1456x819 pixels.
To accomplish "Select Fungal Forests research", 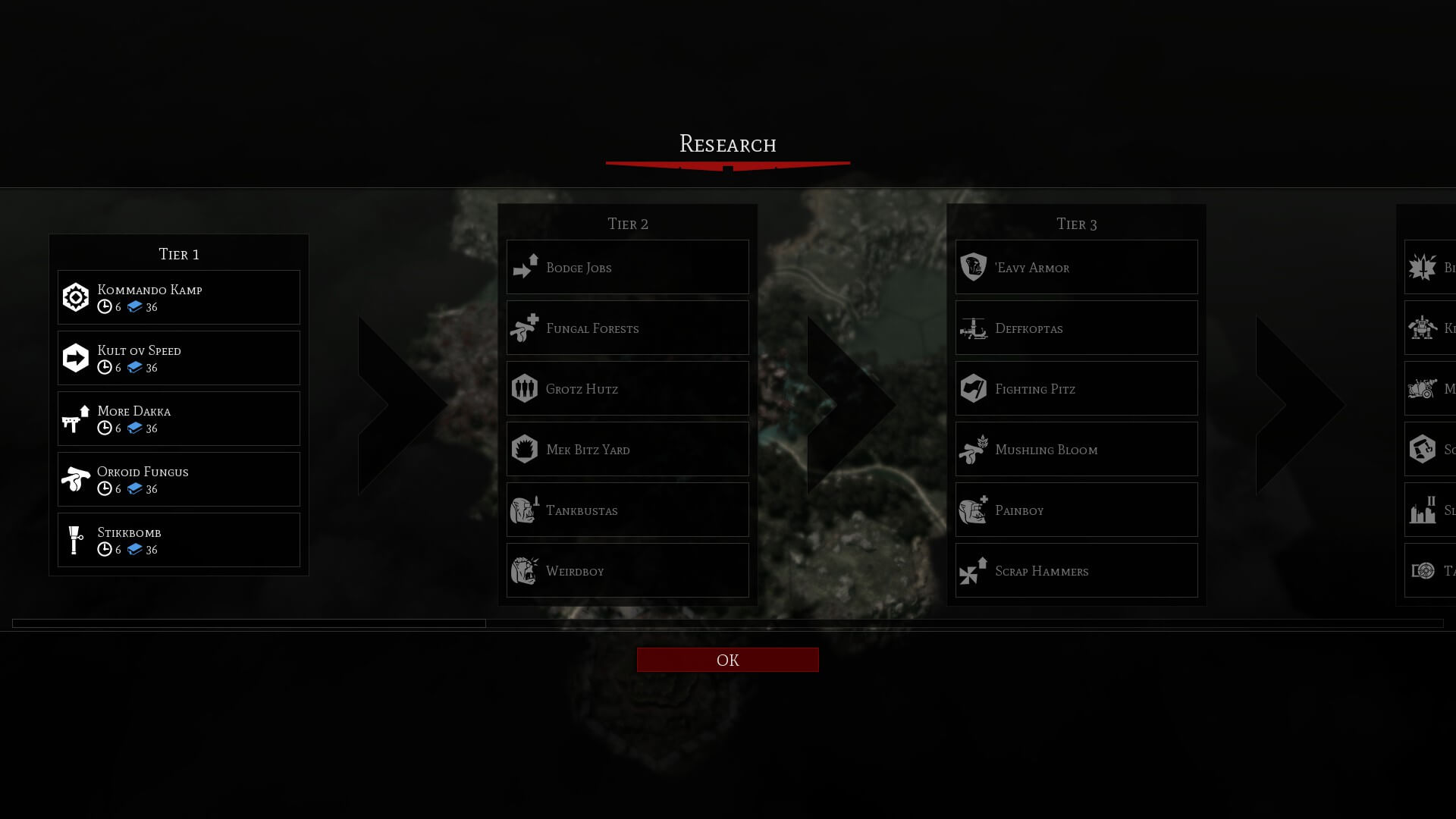I will coord(628,328).
